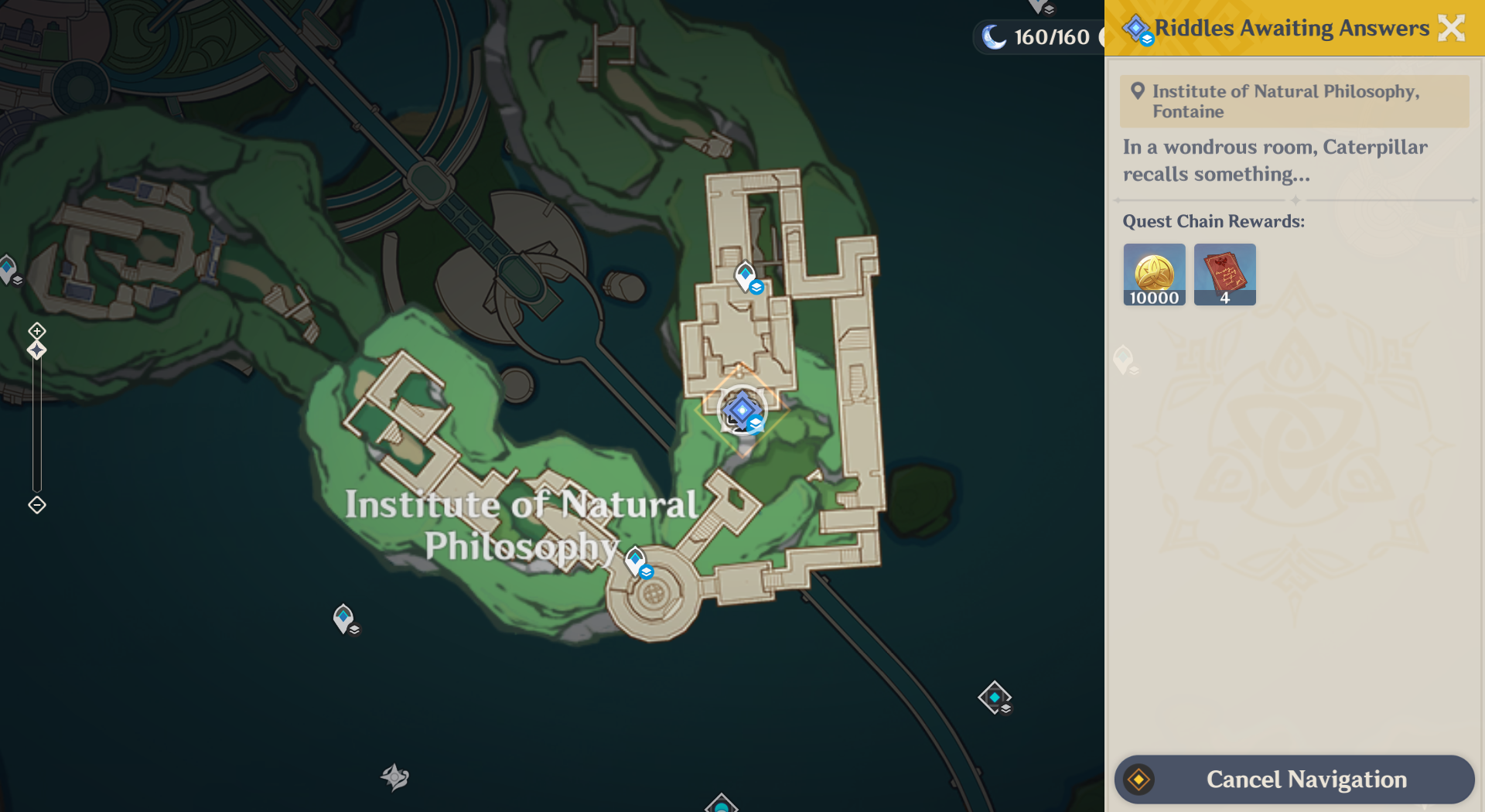Expand the zoom-in control at the slider top
1485x812 pixels.
pyautogui.click(x=36, y=332)
